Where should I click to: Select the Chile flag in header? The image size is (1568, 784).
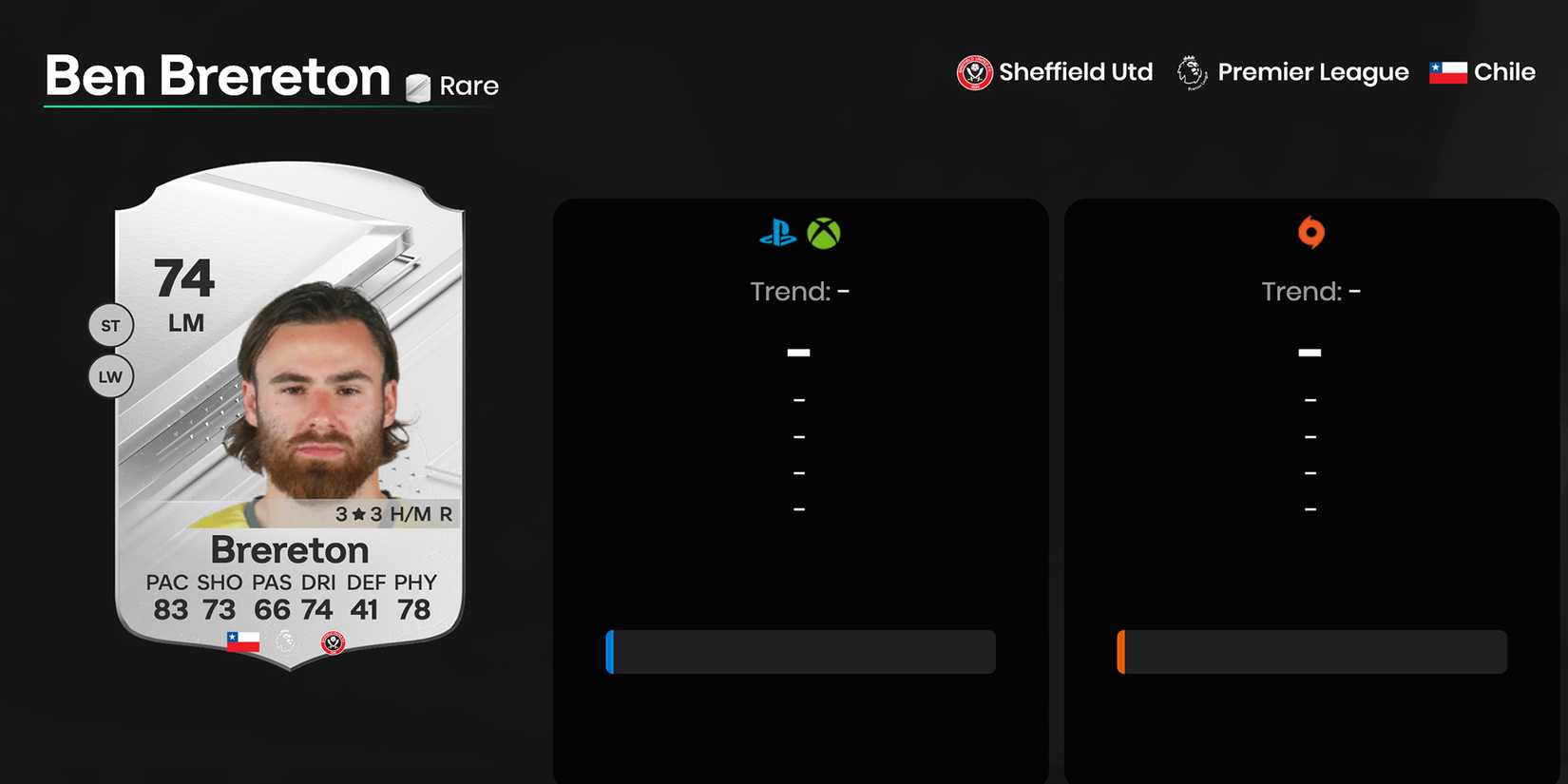[x=1445, y=71]
